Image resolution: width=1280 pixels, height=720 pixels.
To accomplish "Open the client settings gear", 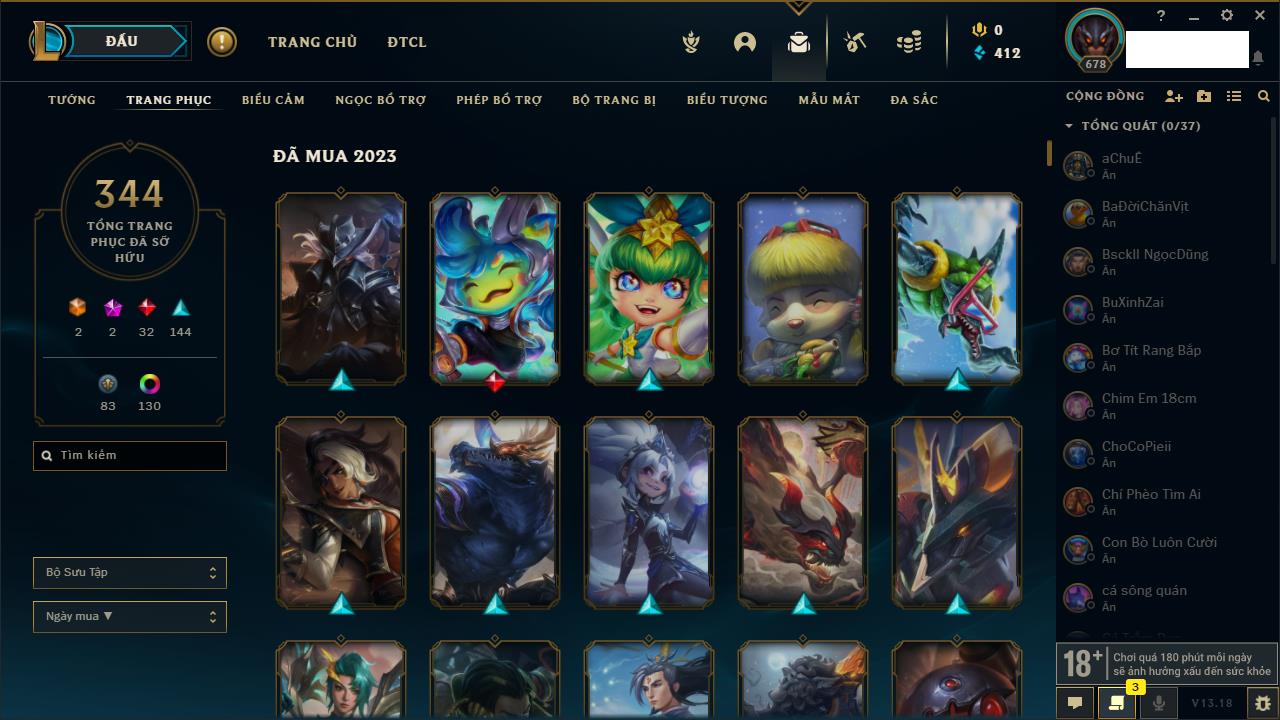I will click(1227, 16).
